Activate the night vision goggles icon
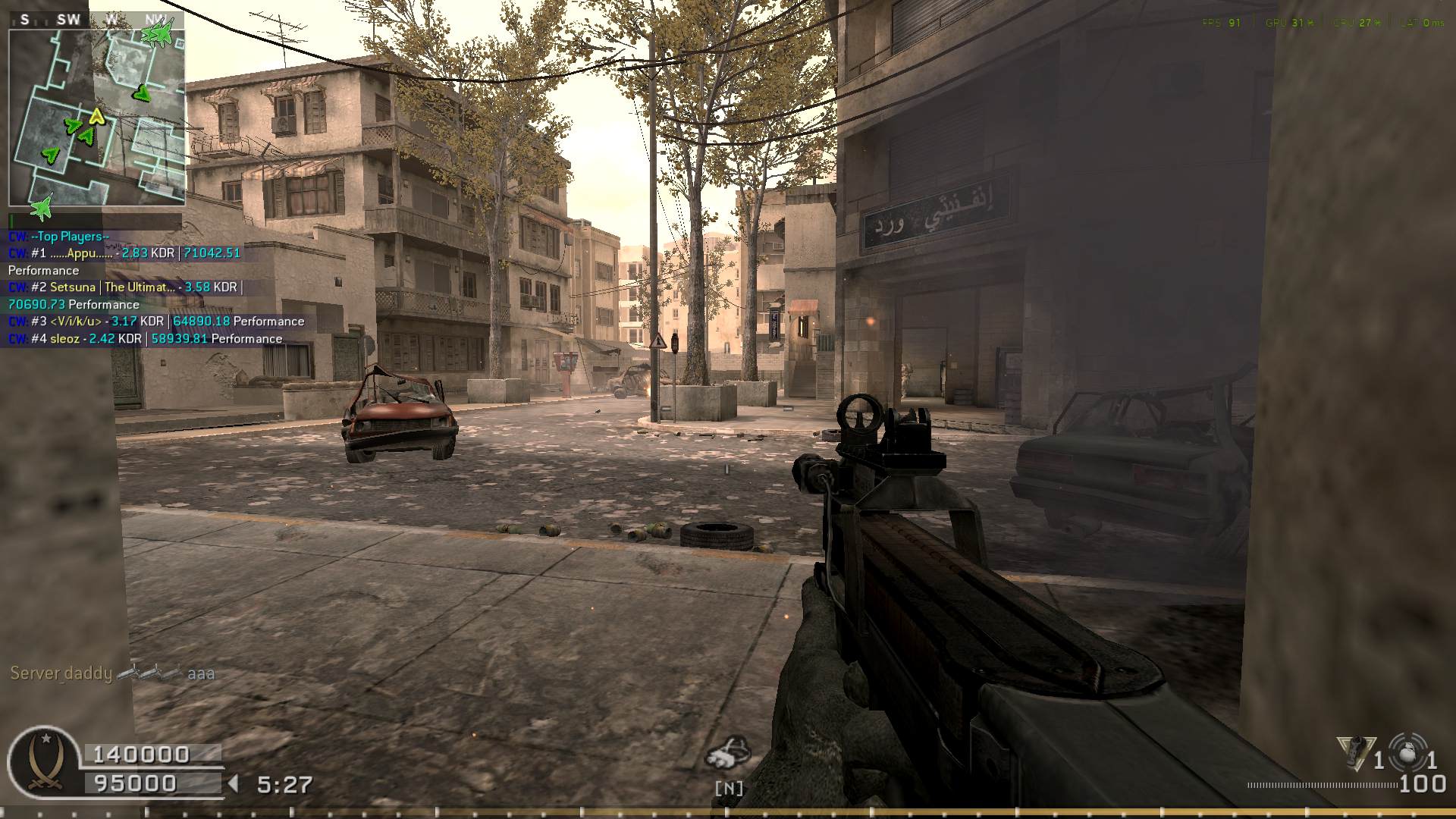Screen dimensions: 1456x819 coord(728,752)
